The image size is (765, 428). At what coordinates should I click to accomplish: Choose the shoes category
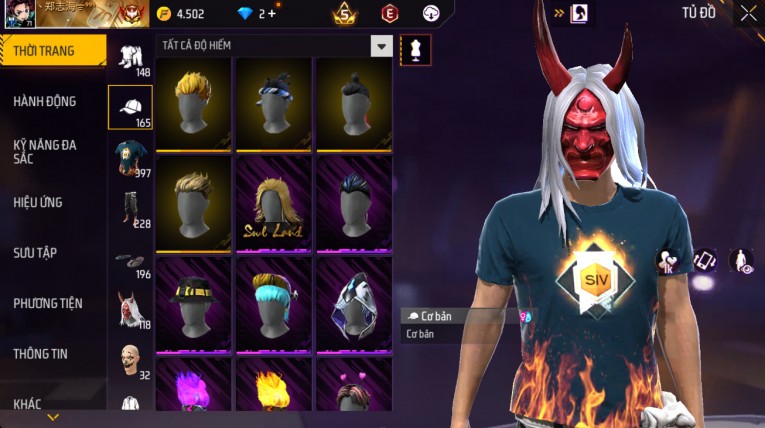(x=129, y=260)
